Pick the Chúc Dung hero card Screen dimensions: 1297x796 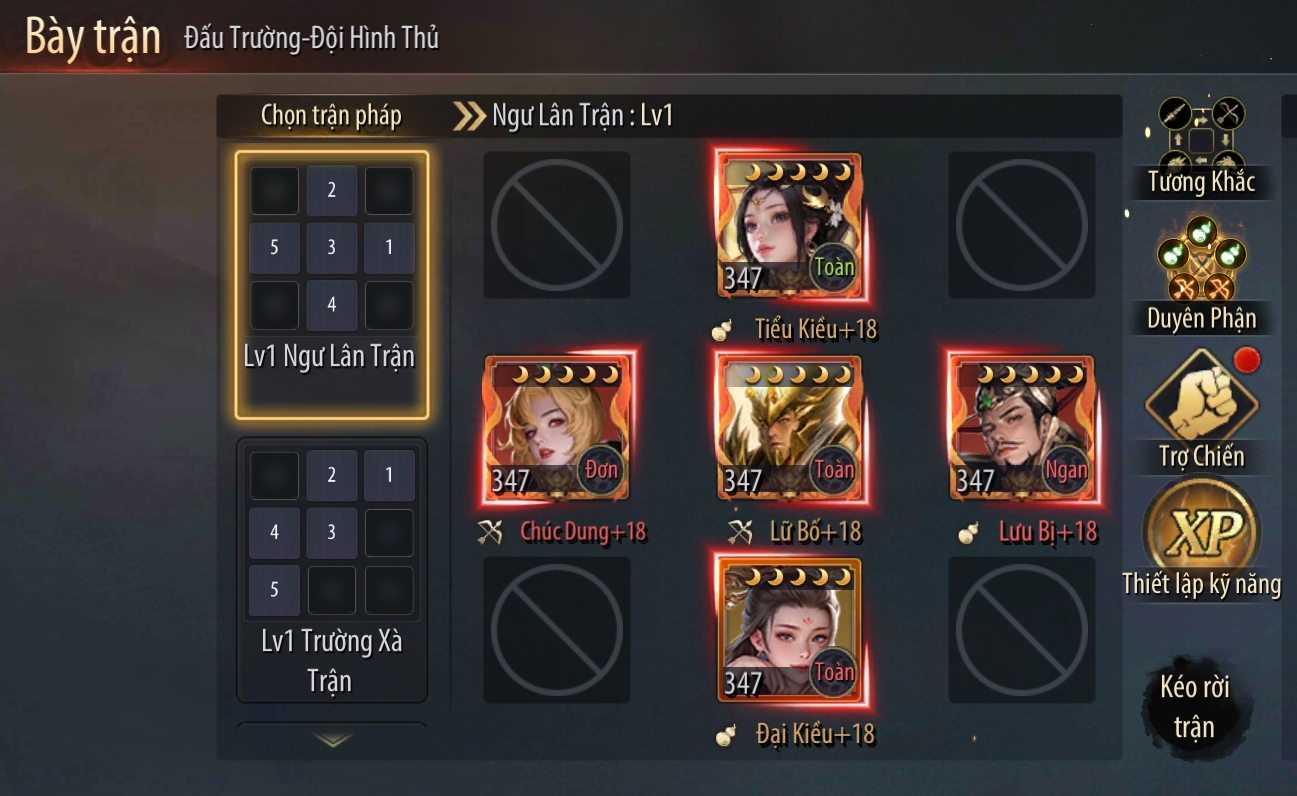pos(556,428)
